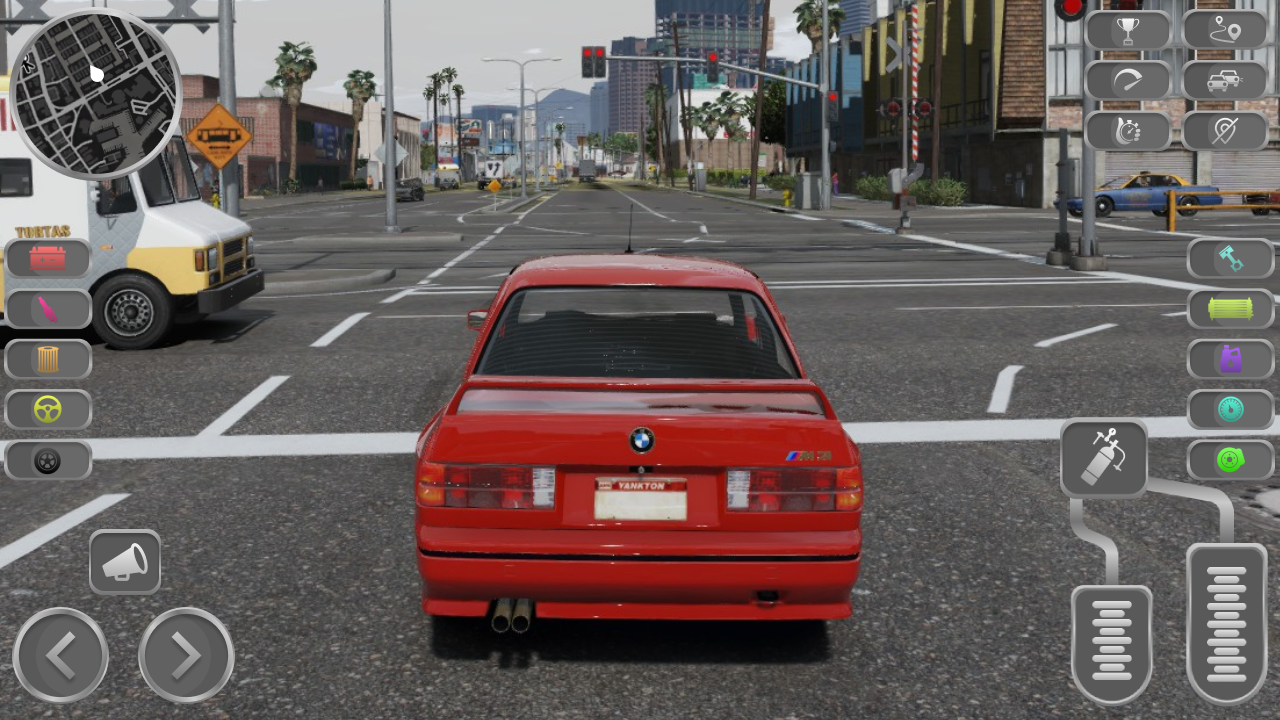This screenshot has width=1280, height=720.
Task: Select the green radiator upgrade icon
Action: click(x=1229, y=309)
